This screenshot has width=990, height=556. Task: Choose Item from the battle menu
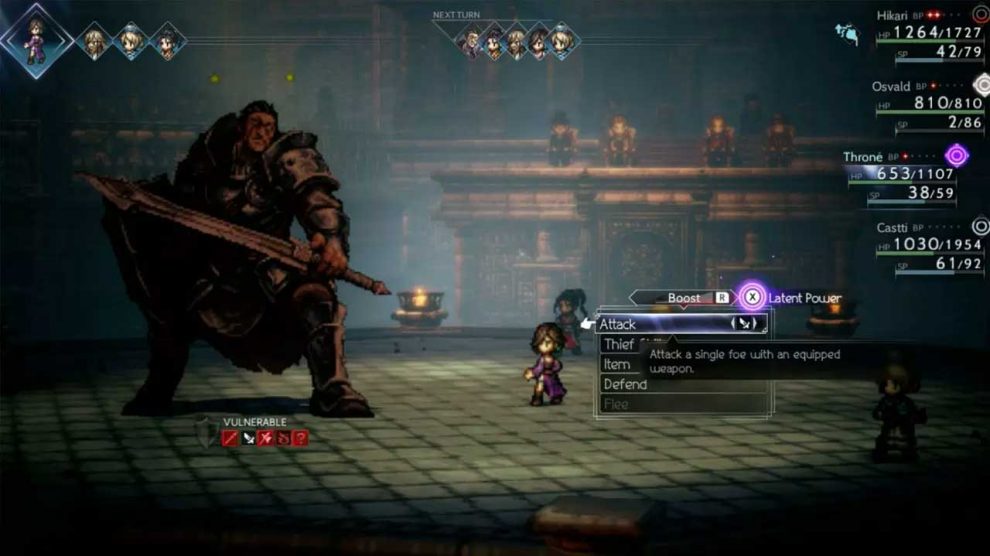617,365
